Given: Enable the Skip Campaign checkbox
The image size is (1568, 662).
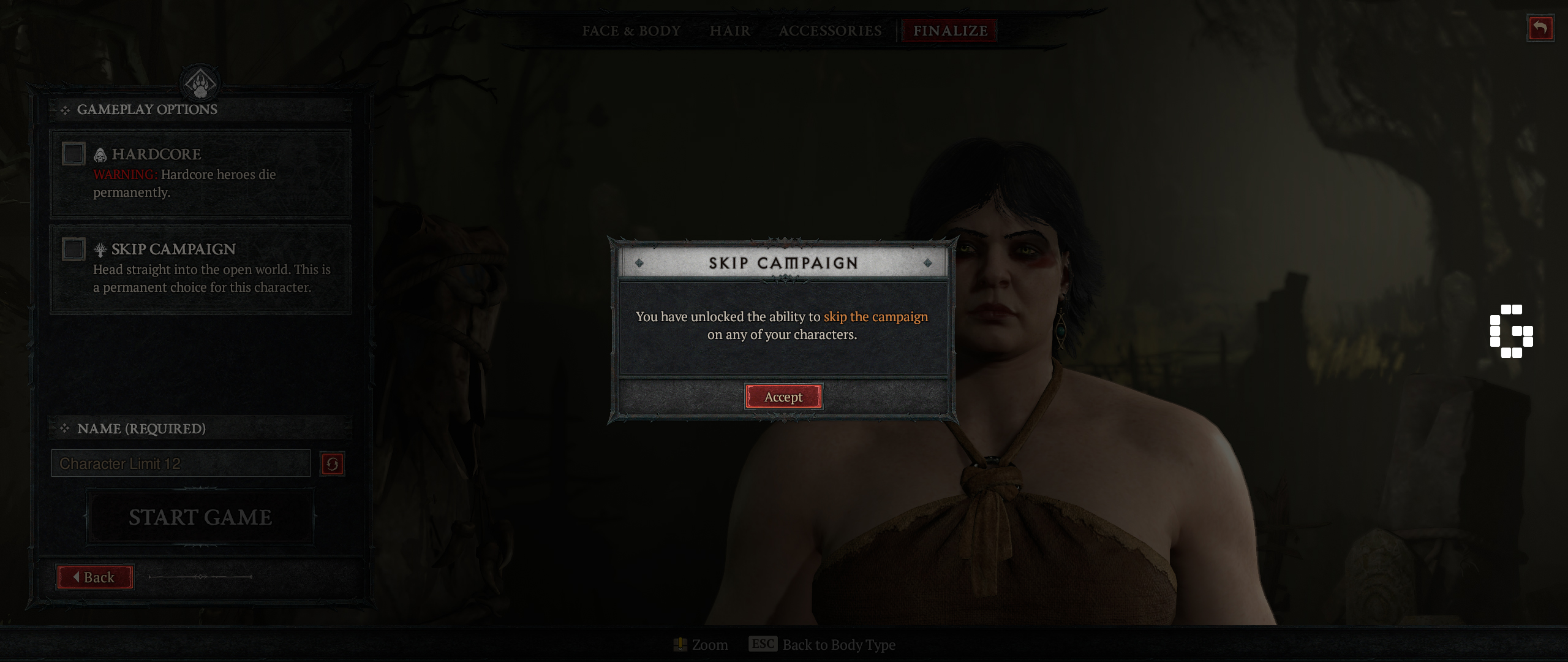Looking at the screenshot, I should click(73, 249).
